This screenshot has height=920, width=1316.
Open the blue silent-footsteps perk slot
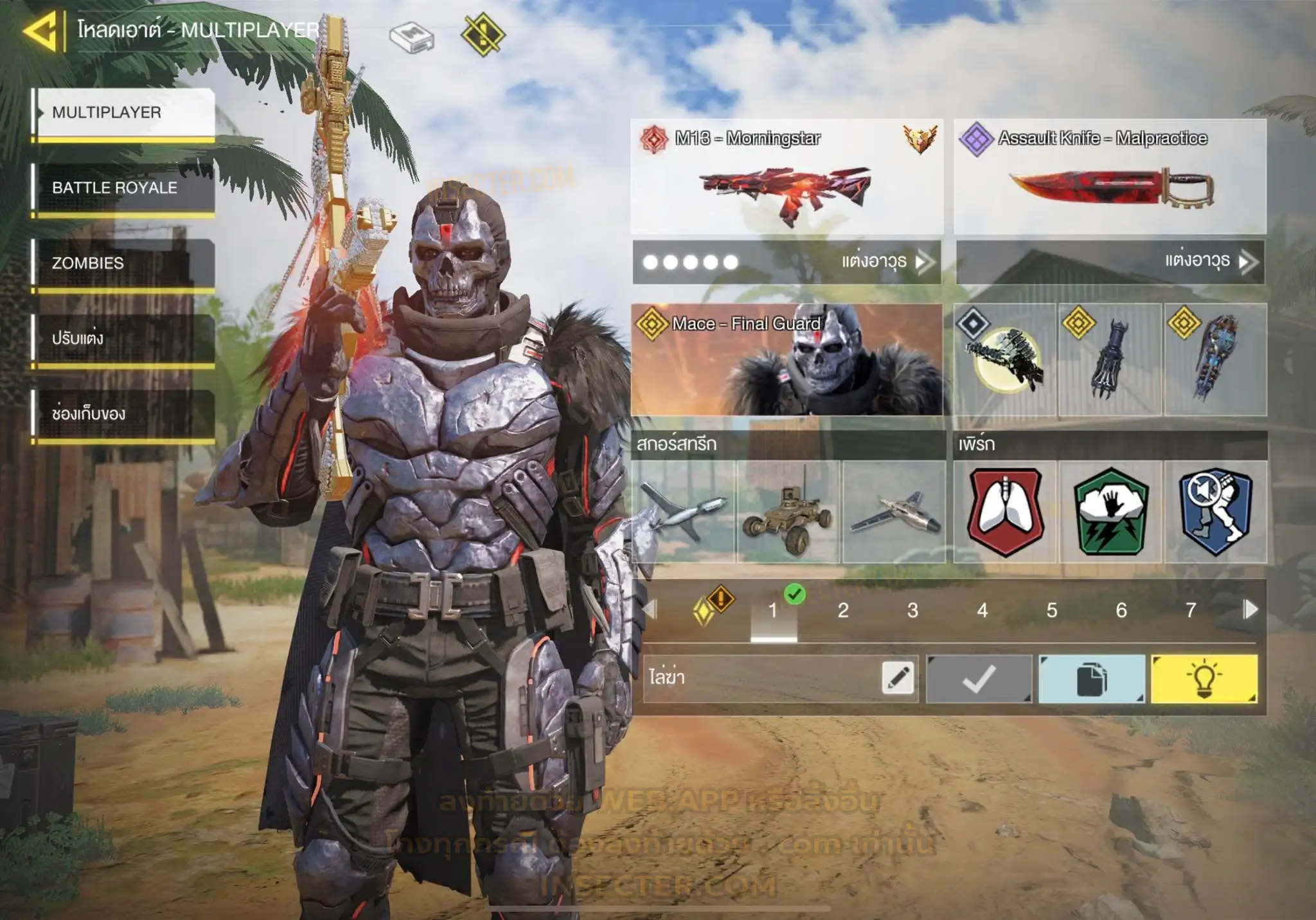pyautogui.click(x=1215, y=512)
